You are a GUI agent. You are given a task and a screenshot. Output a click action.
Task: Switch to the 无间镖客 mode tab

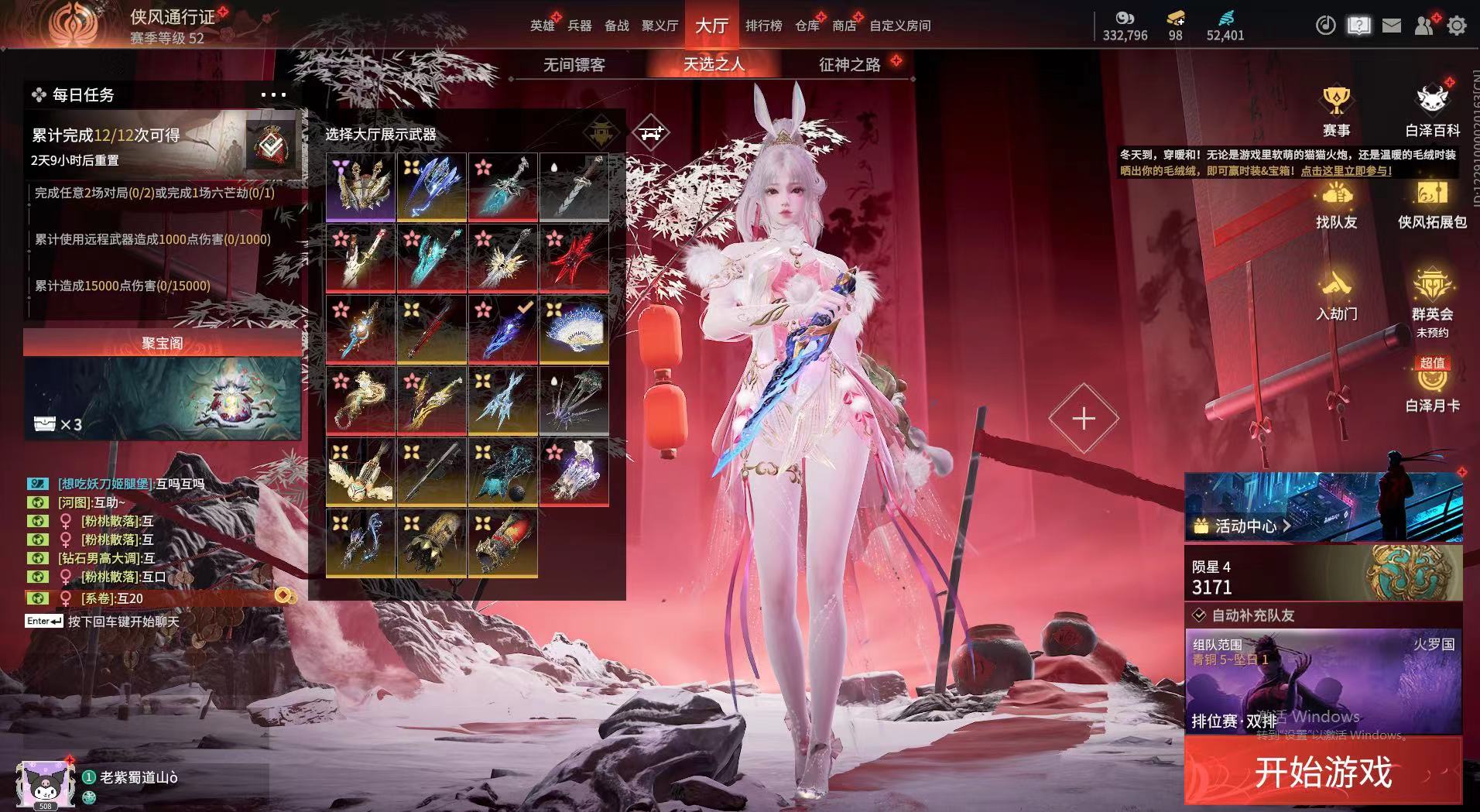tap(574, 65)
